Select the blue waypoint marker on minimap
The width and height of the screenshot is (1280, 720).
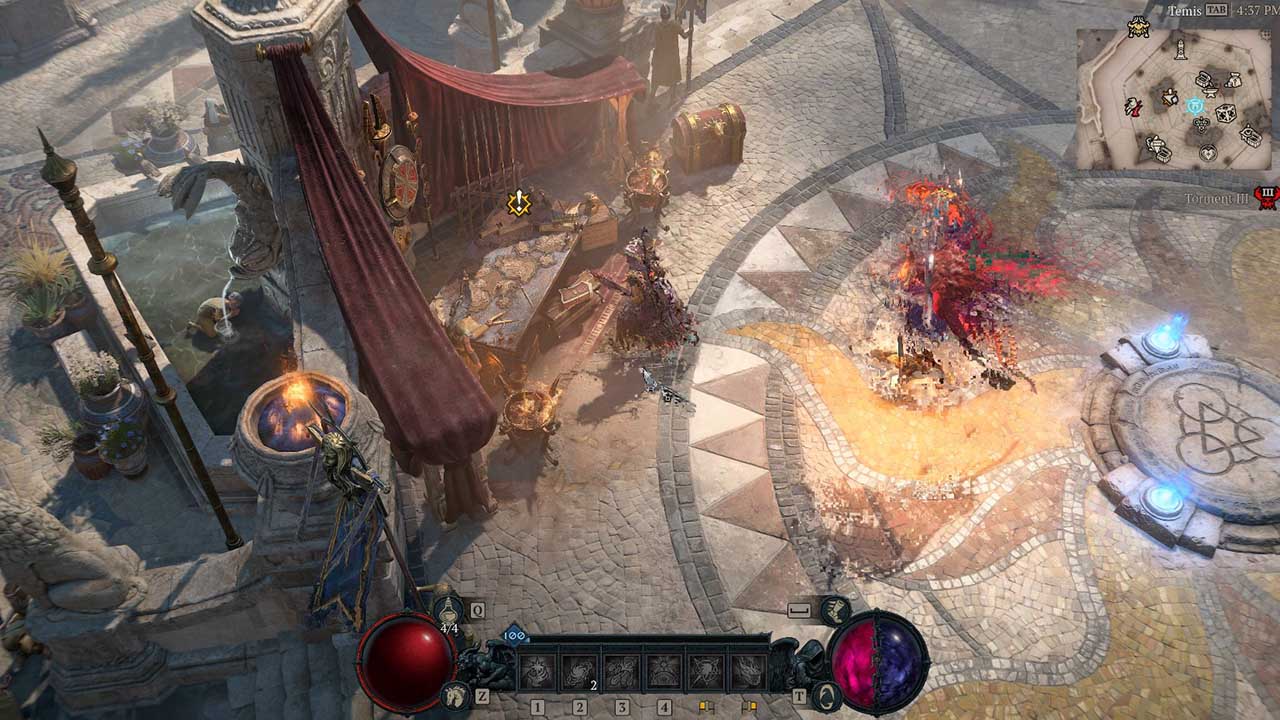point(1195,105)
